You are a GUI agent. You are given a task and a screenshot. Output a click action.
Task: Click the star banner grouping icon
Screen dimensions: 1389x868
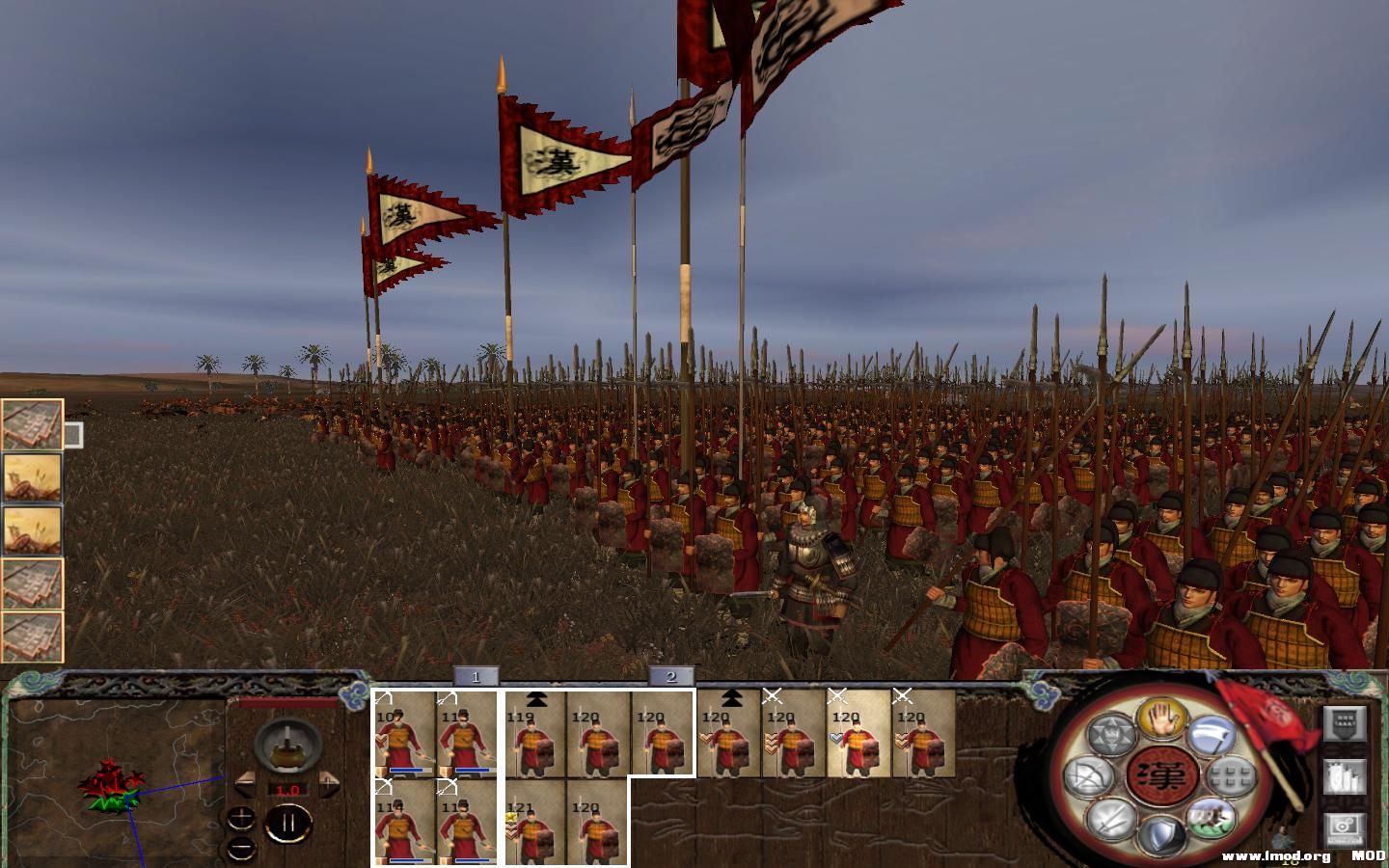[1111, 732]
